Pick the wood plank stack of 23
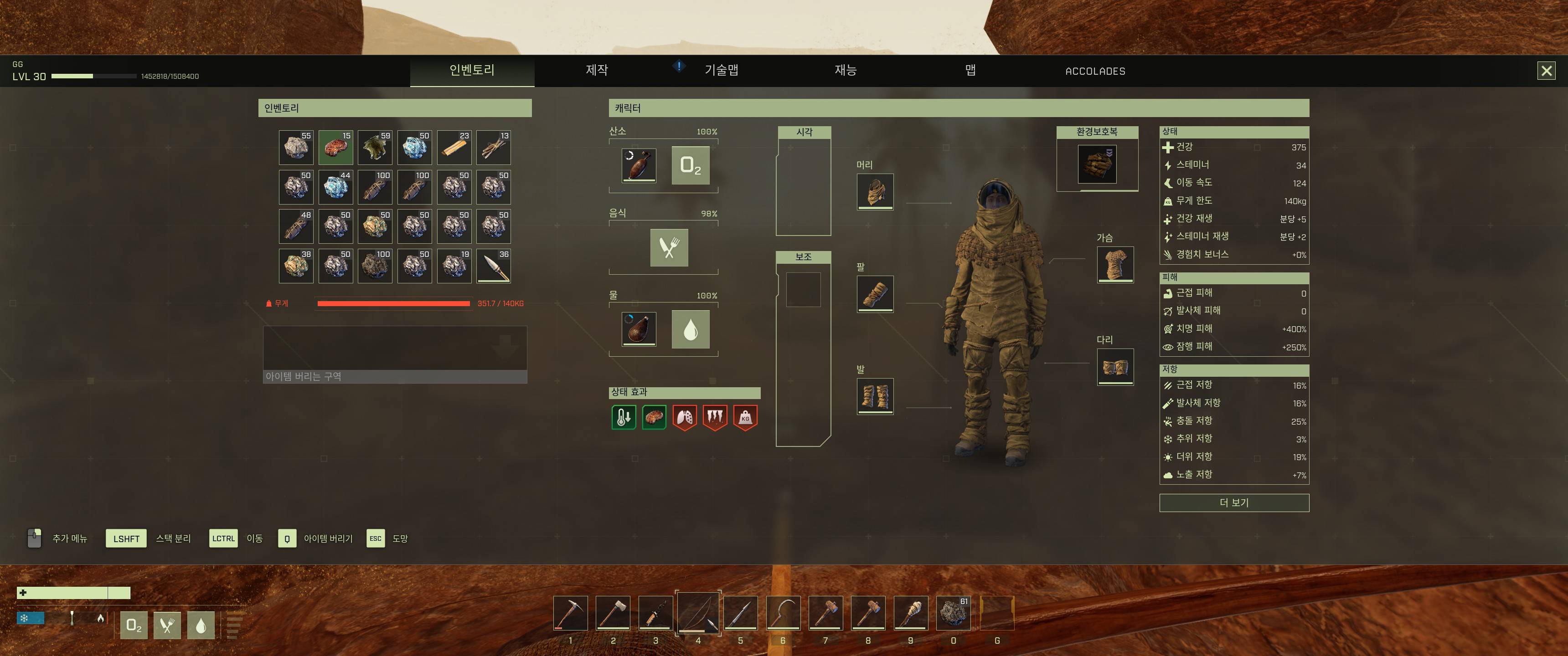This screenshot has width=1568, height=656. pyautogui.click(x=454, y=147)
